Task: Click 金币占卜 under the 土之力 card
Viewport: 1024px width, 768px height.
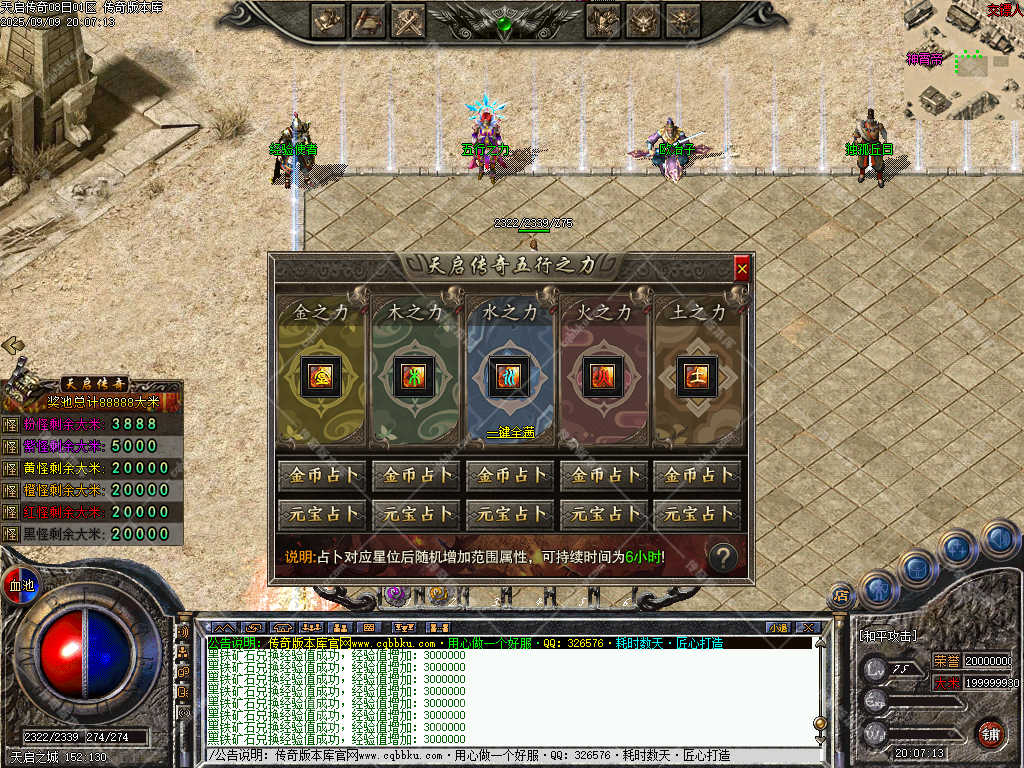Action: coord(697,475)
